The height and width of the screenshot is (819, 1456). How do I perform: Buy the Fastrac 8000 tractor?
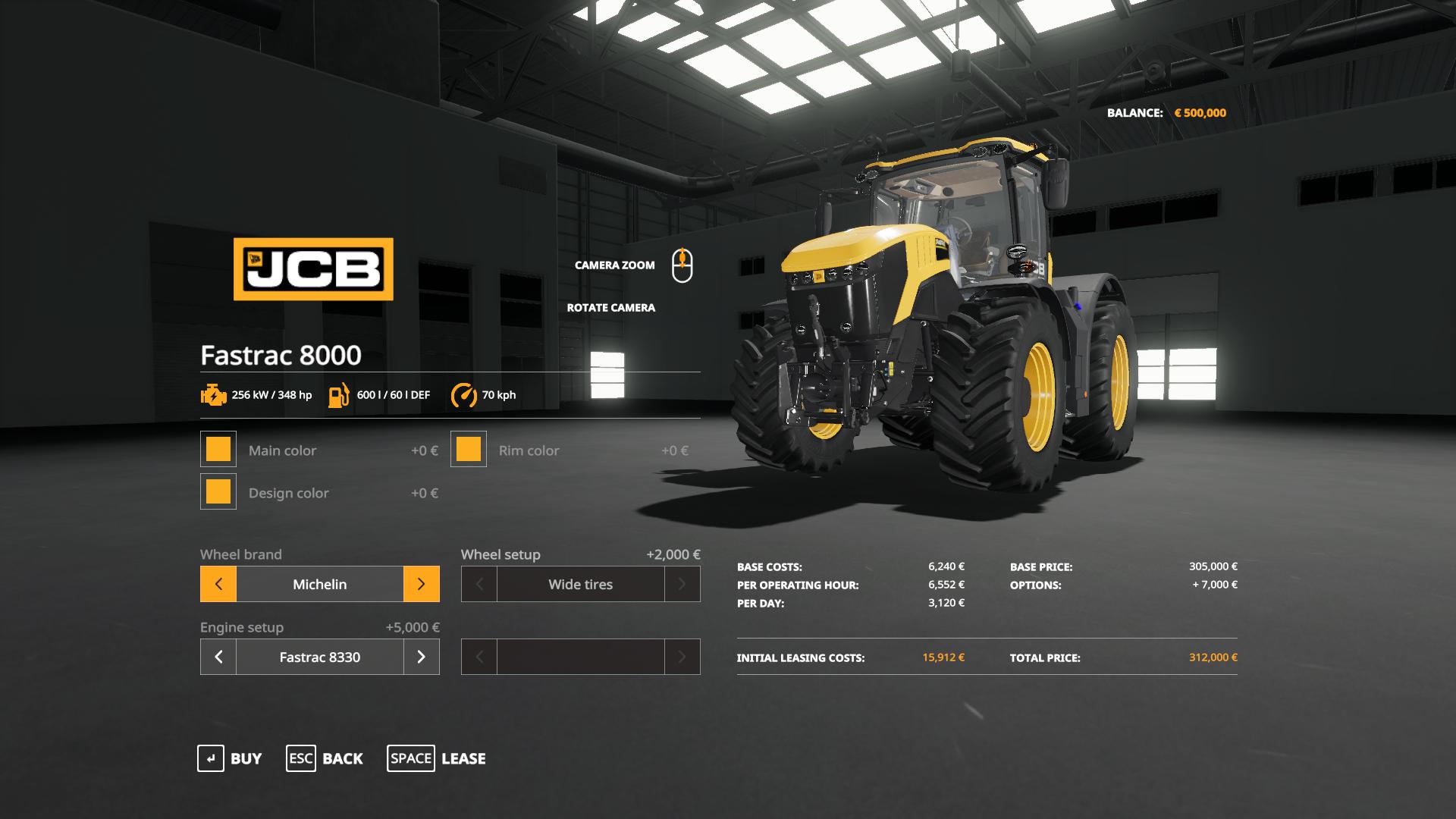point(230,758)
